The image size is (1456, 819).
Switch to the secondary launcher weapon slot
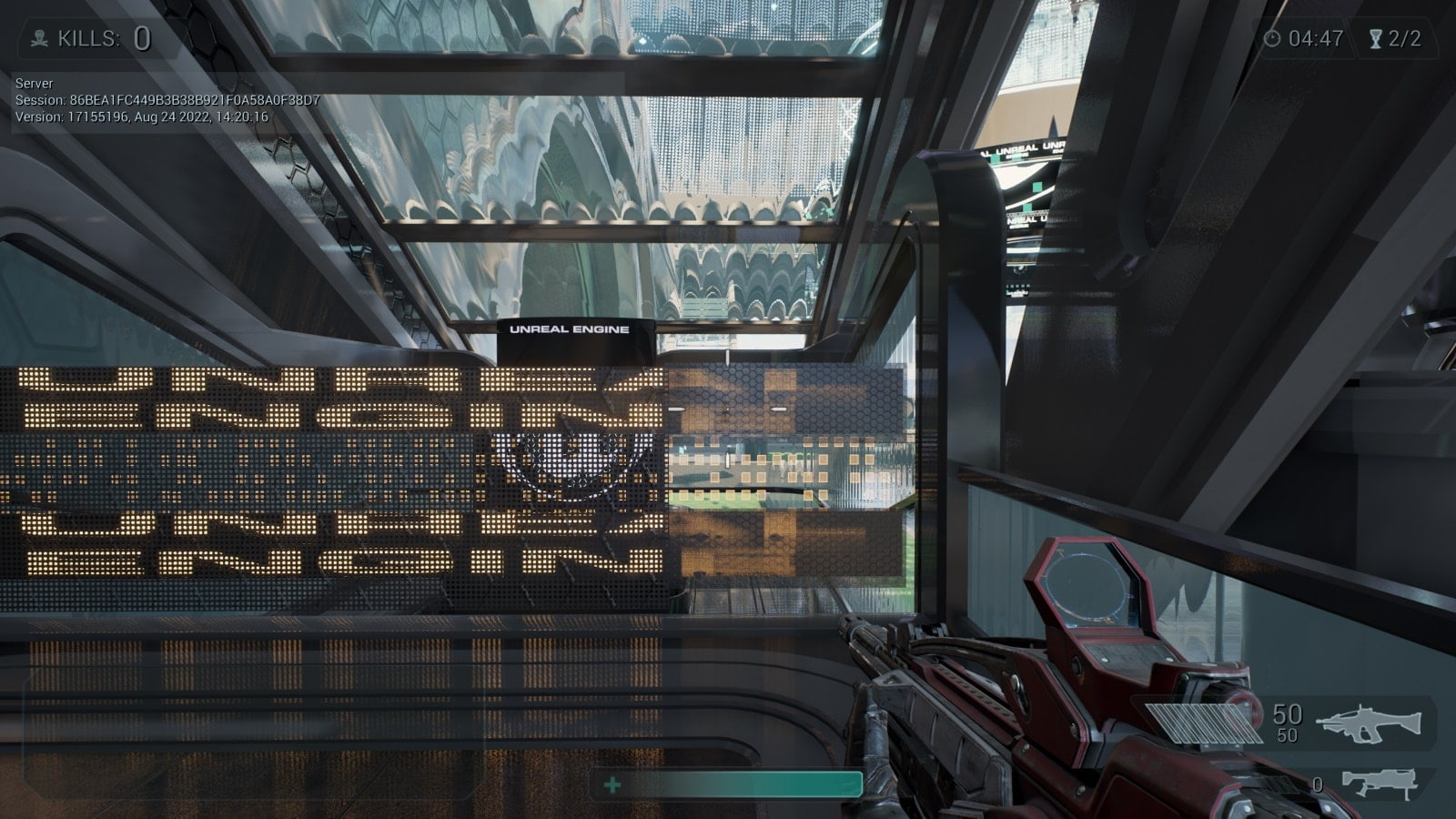click(1380, 783)
